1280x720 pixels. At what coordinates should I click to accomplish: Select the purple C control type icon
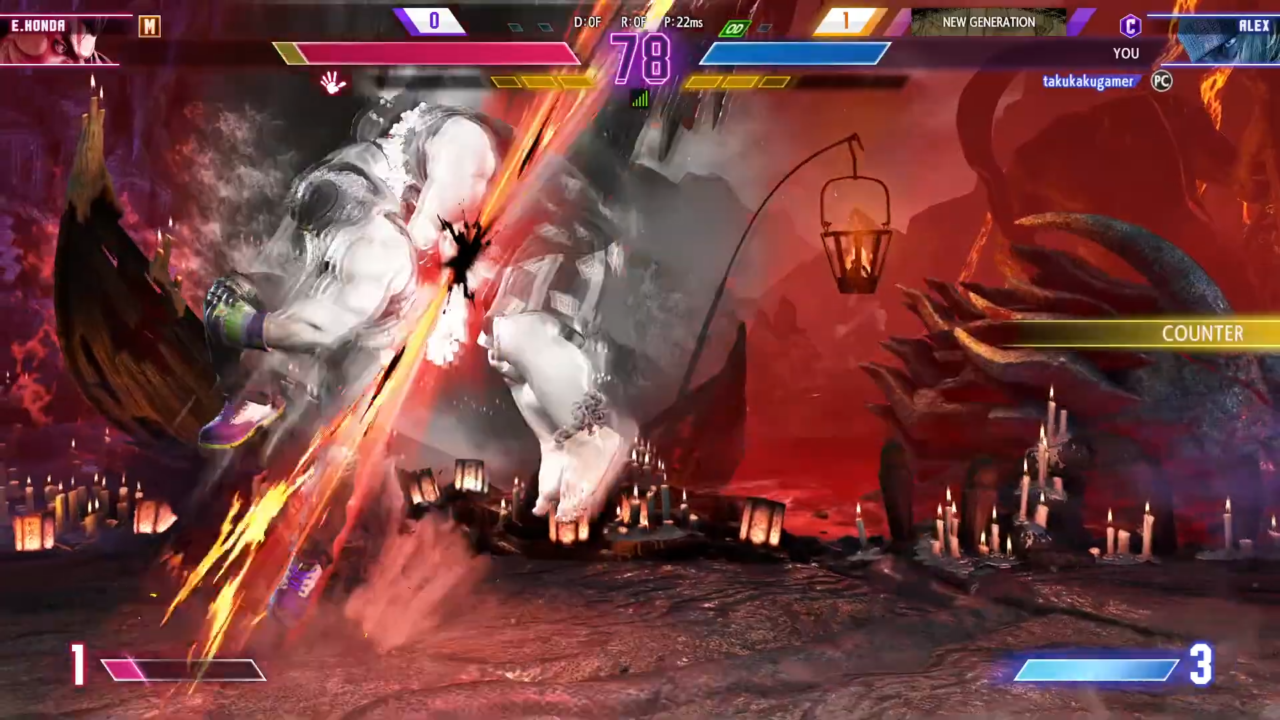(1129, 26)
